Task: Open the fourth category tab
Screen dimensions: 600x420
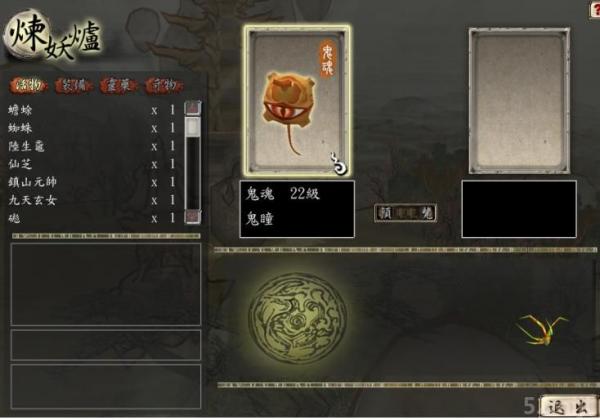Action: (164, 86)
